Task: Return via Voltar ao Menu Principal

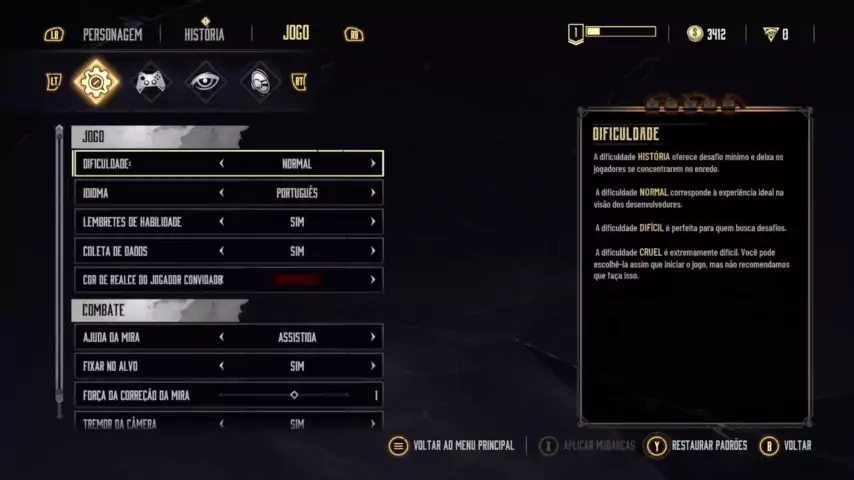Action: pos(454,446)
